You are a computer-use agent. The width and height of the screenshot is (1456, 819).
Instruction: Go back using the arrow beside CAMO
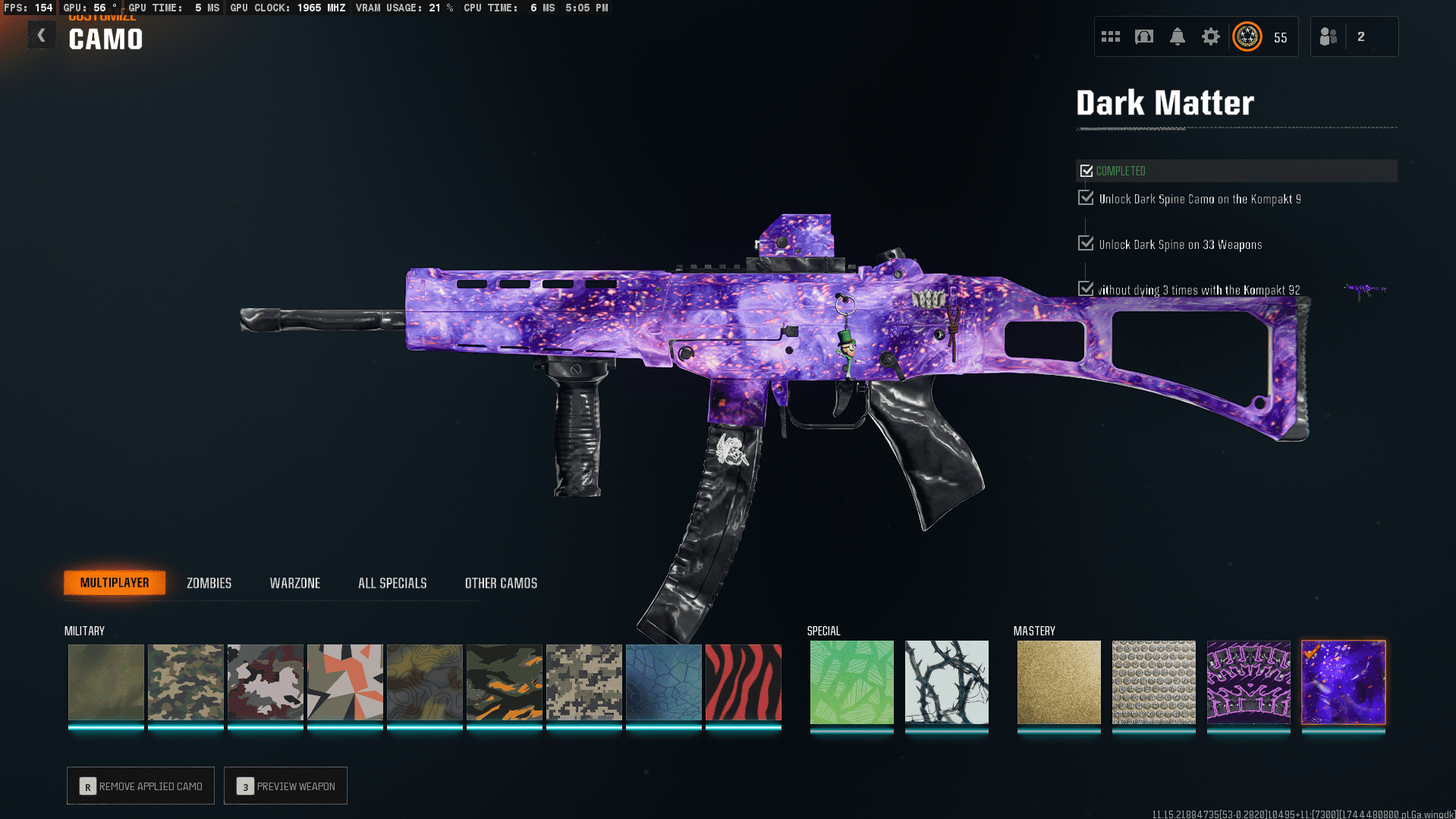coord(42,36)
